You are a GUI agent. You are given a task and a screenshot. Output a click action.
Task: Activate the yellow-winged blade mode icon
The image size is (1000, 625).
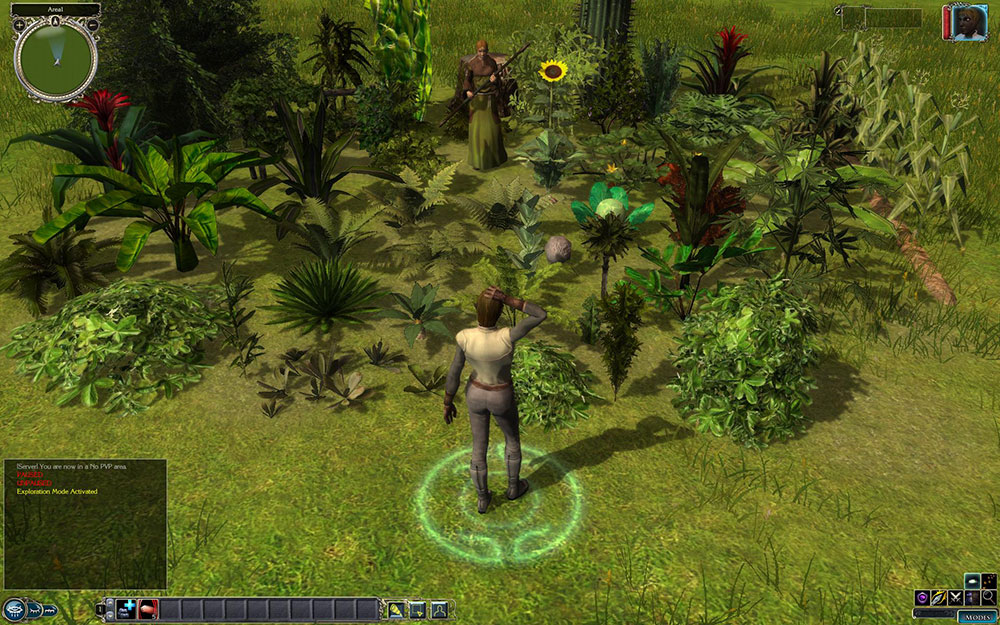(x=938, y=597)
